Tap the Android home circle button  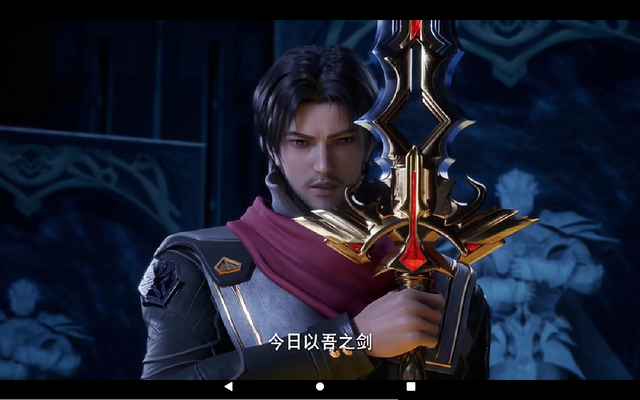[x=320, y=386]
